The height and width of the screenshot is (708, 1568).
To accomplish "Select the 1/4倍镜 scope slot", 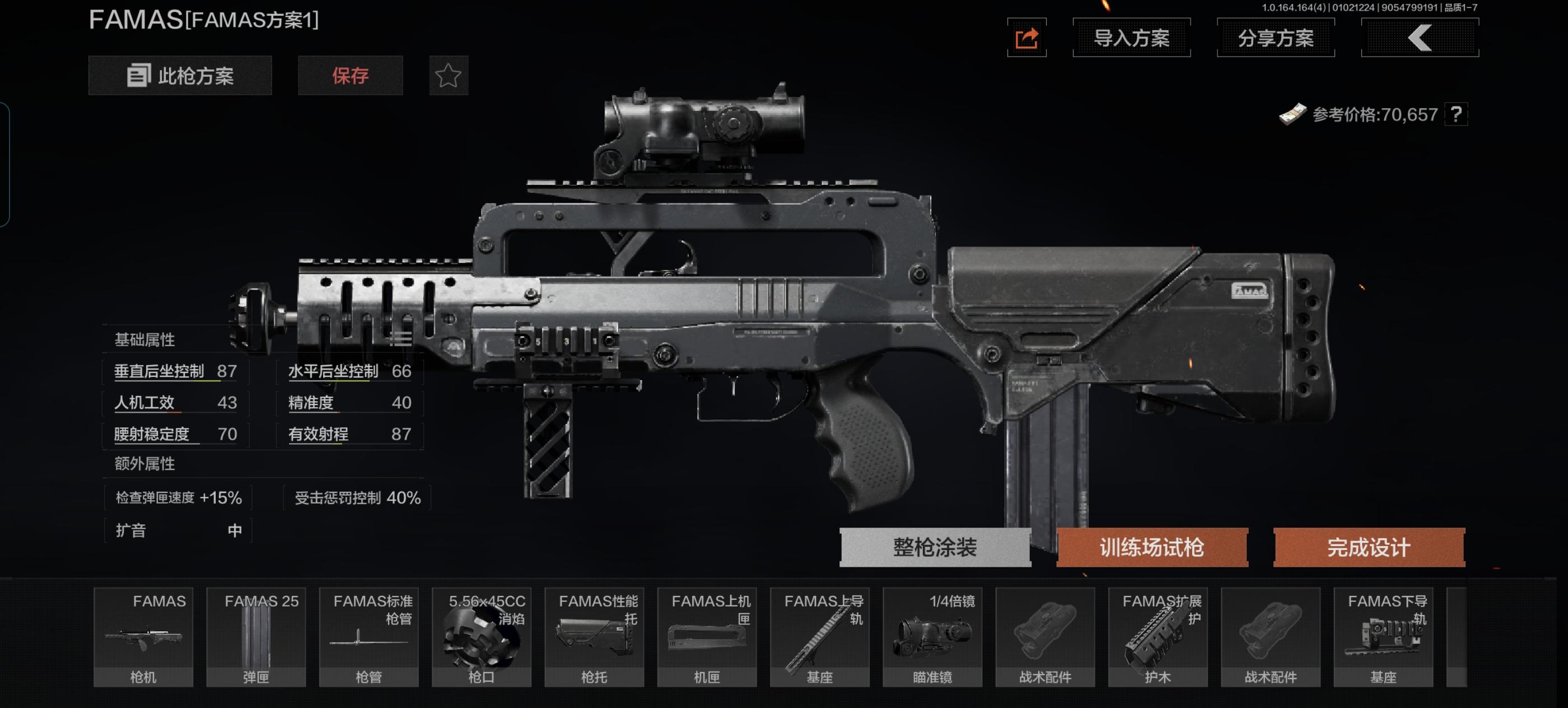I will [932, 637].
